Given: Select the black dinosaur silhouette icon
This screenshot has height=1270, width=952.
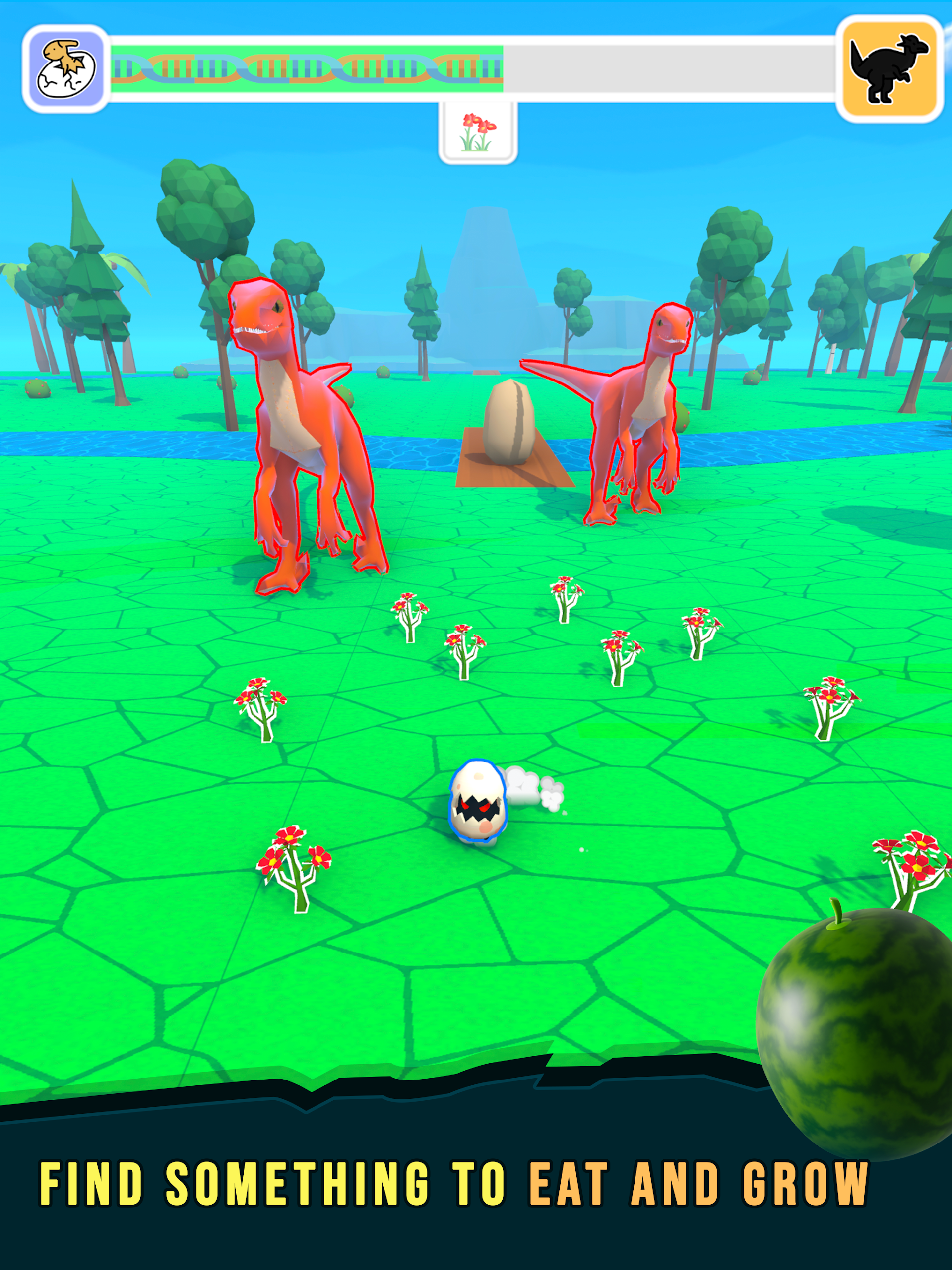Looking at the screenshot, I should [889, 69].
